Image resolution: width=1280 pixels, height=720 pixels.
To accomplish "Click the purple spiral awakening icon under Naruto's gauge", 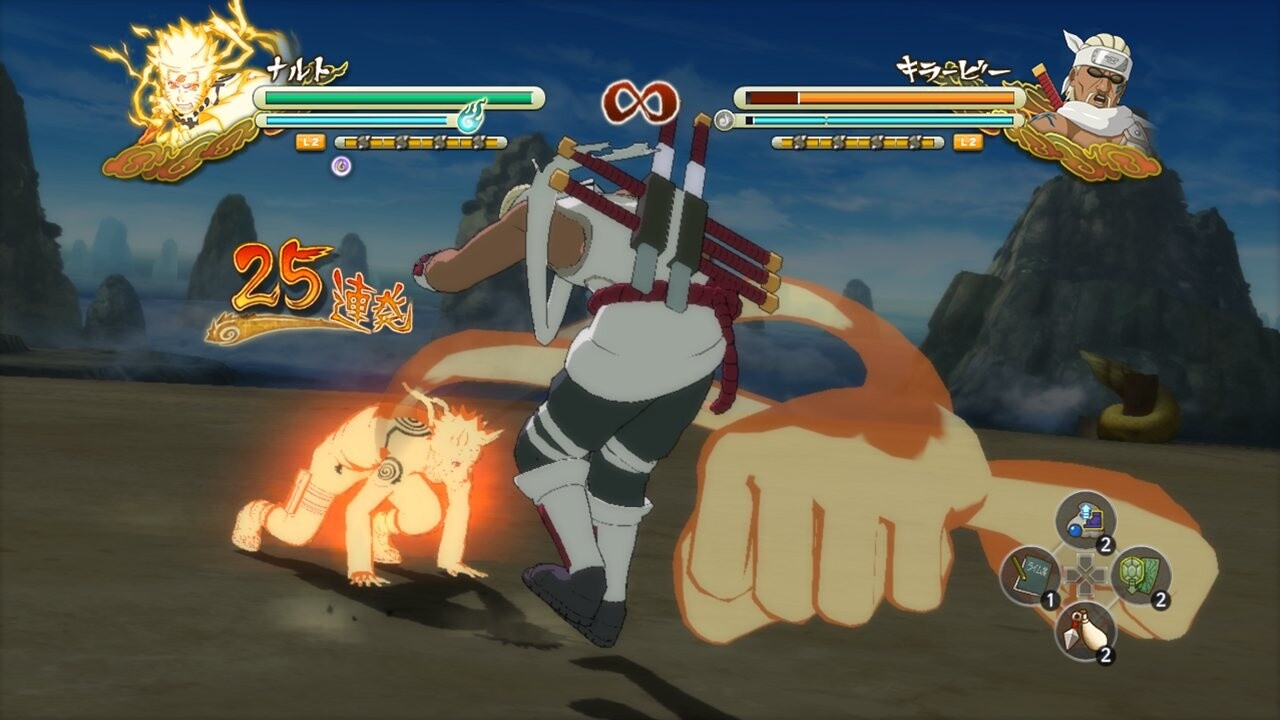I will [341, 165].
